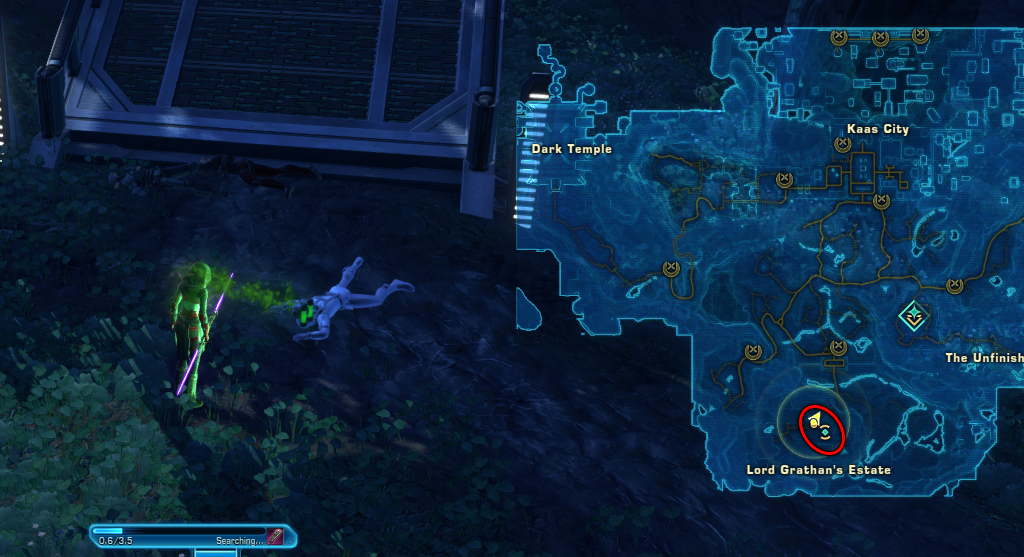Click the Lord Grathan's Estate label
1024x557 pixels.
point(818,469)
